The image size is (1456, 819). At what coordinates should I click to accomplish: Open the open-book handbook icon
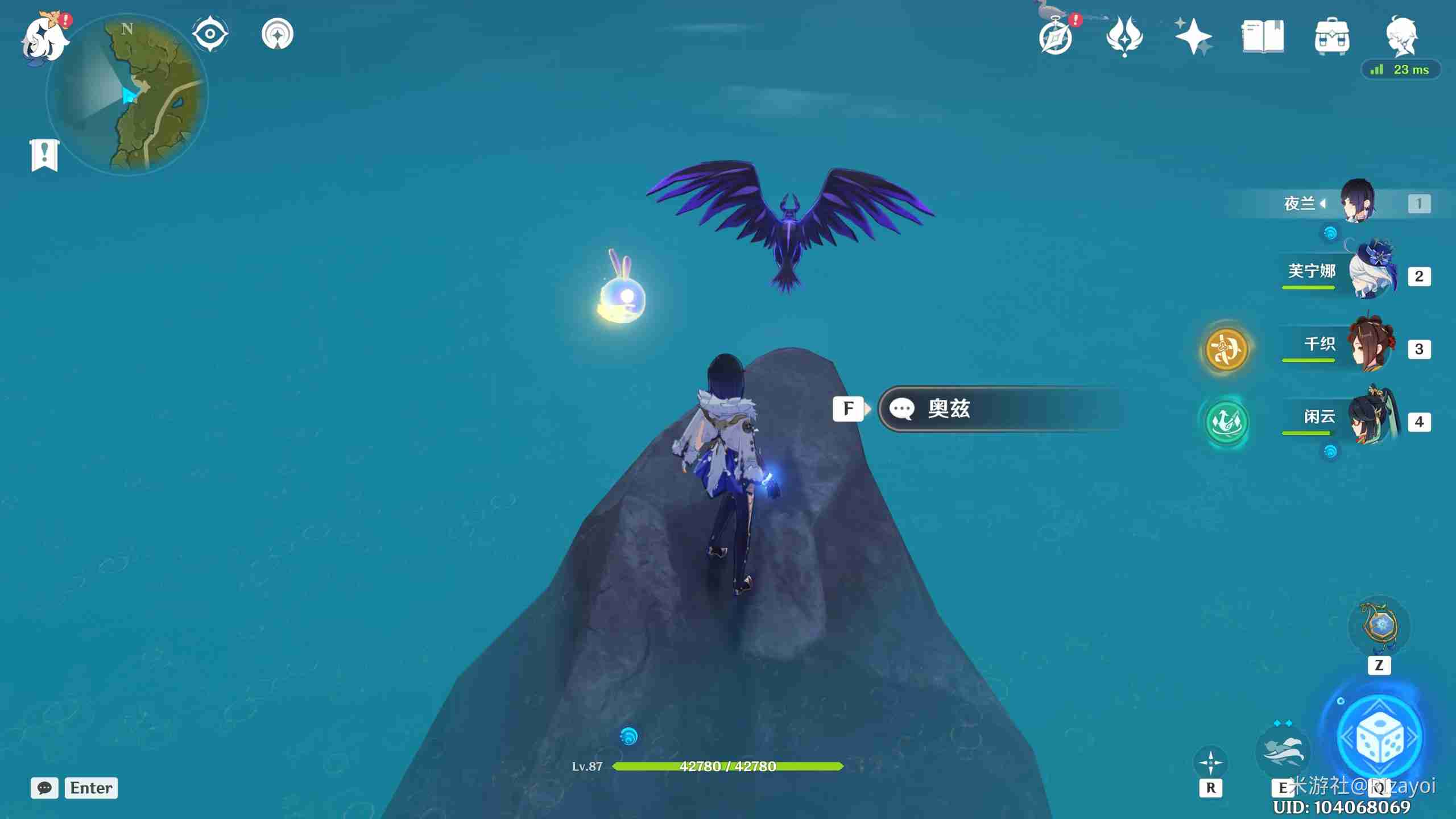click(1262, 36)
